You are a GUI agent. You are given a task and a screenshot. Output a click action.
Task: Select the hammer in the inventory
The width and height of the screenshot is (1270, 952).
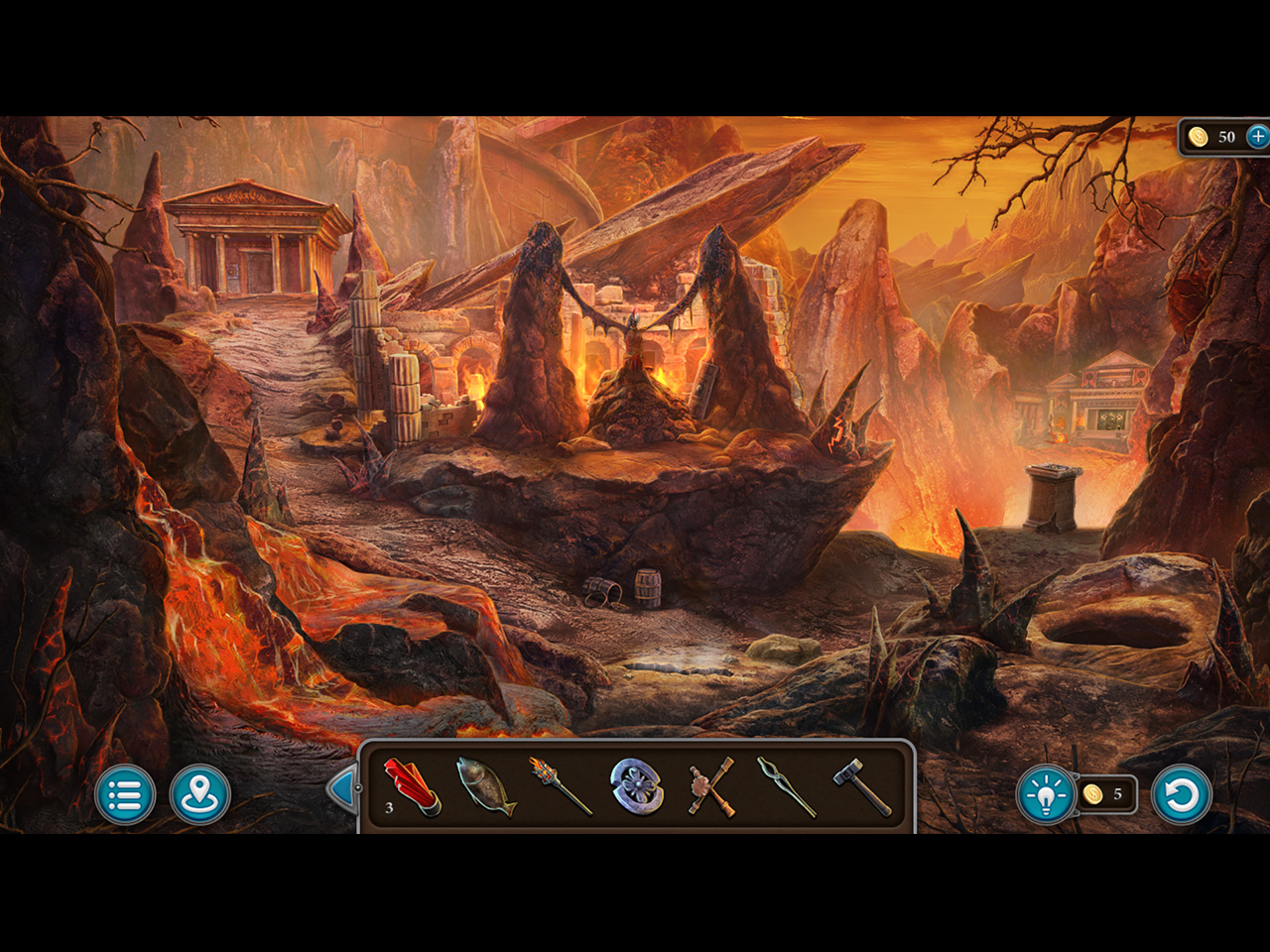[860, 786]
